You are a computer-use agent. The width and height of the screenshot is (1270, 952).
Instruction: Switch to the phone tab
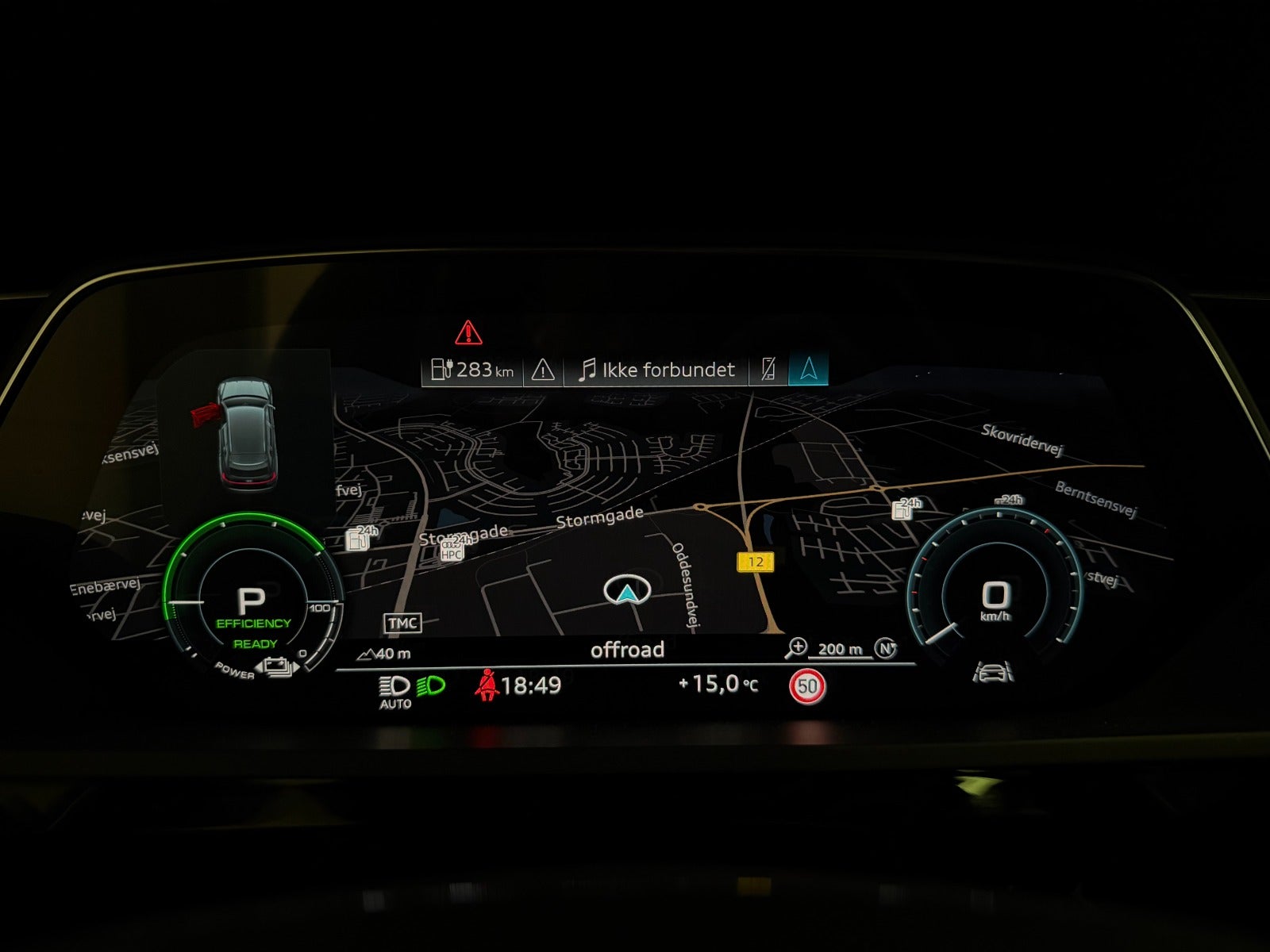click(768, 370)
